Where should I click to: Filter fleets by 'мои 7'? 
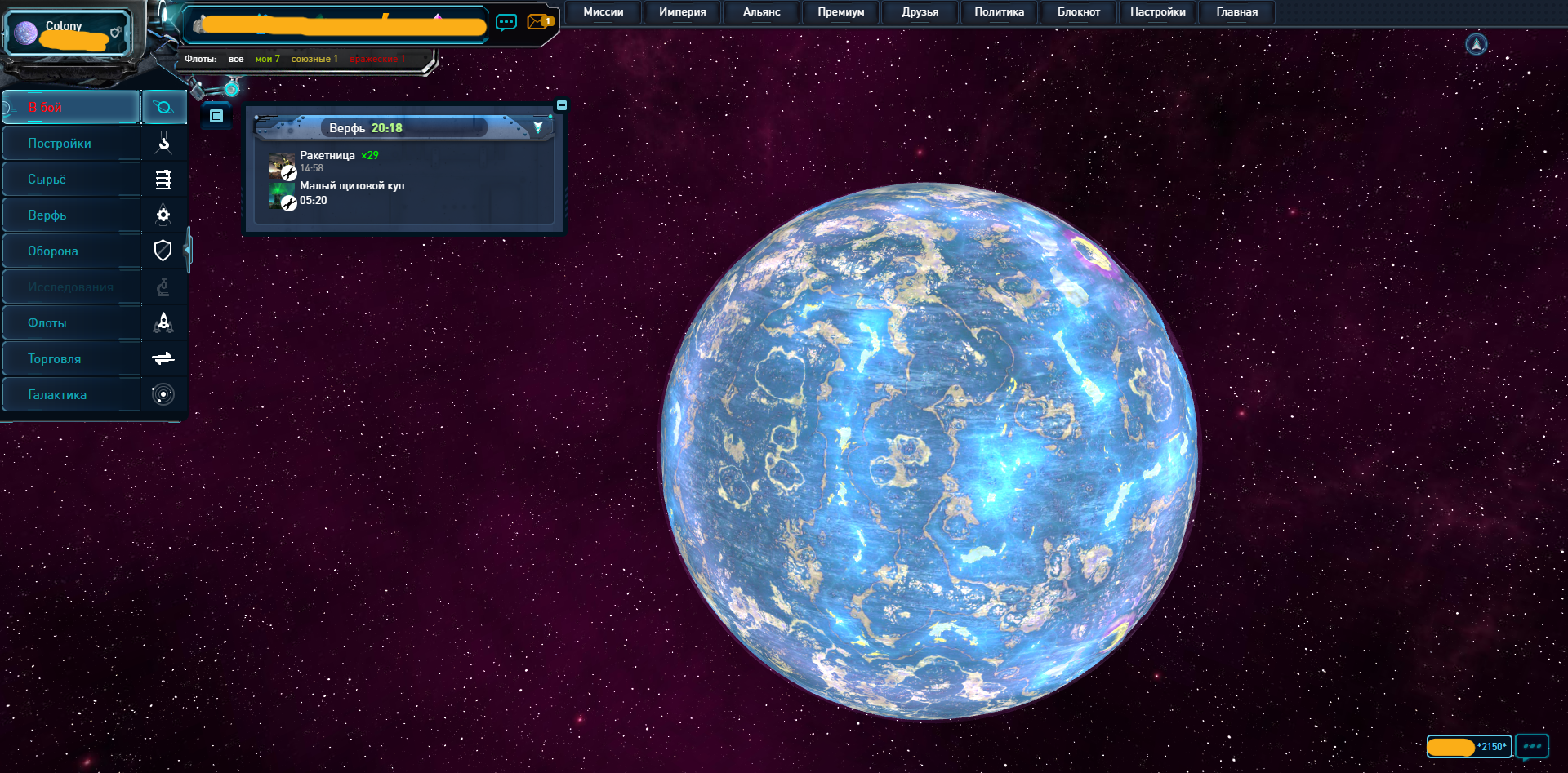pos(267,59)
